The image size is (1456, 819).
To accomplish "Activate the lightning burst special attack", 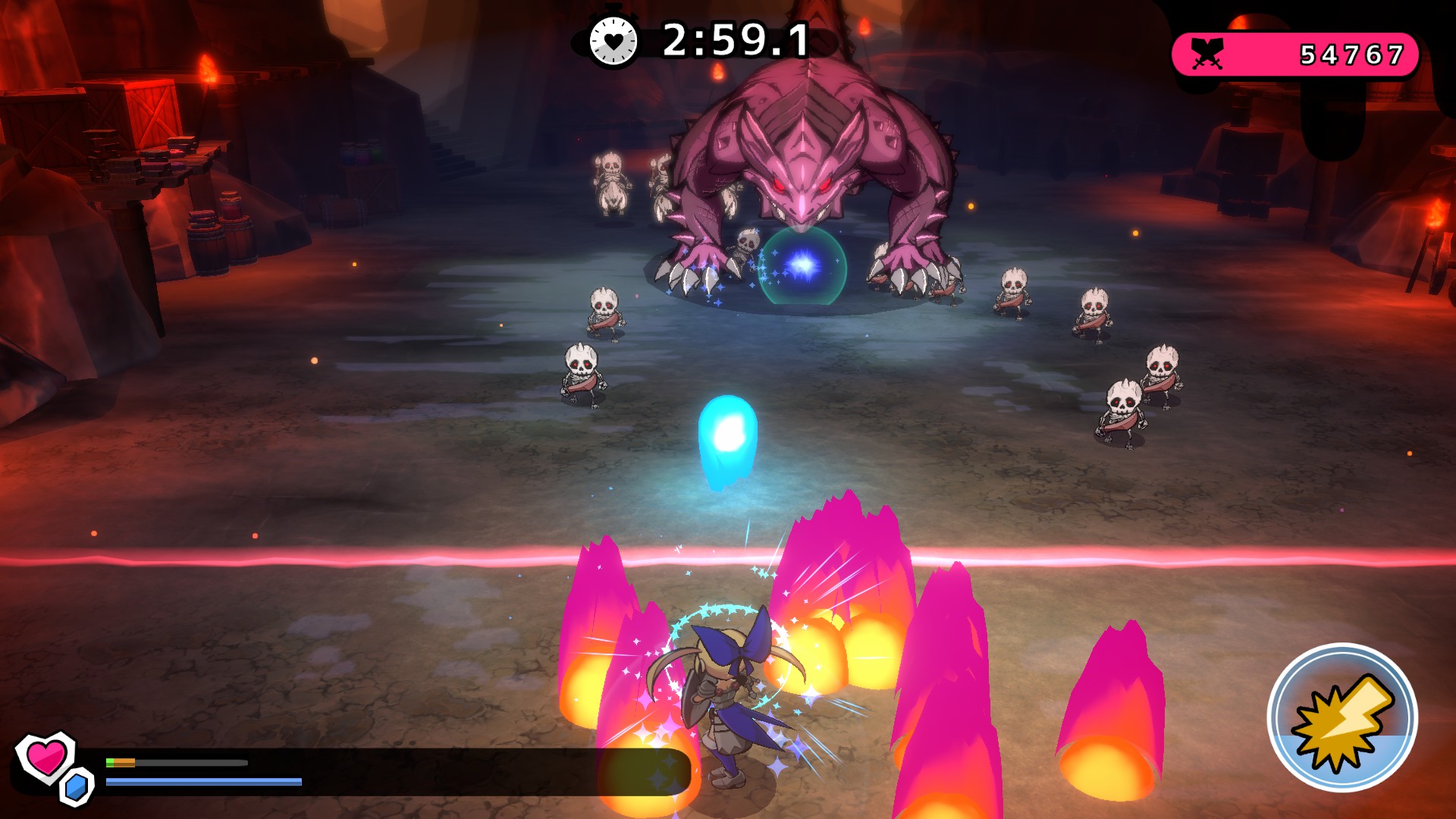I will click(x=1341, y=717).
